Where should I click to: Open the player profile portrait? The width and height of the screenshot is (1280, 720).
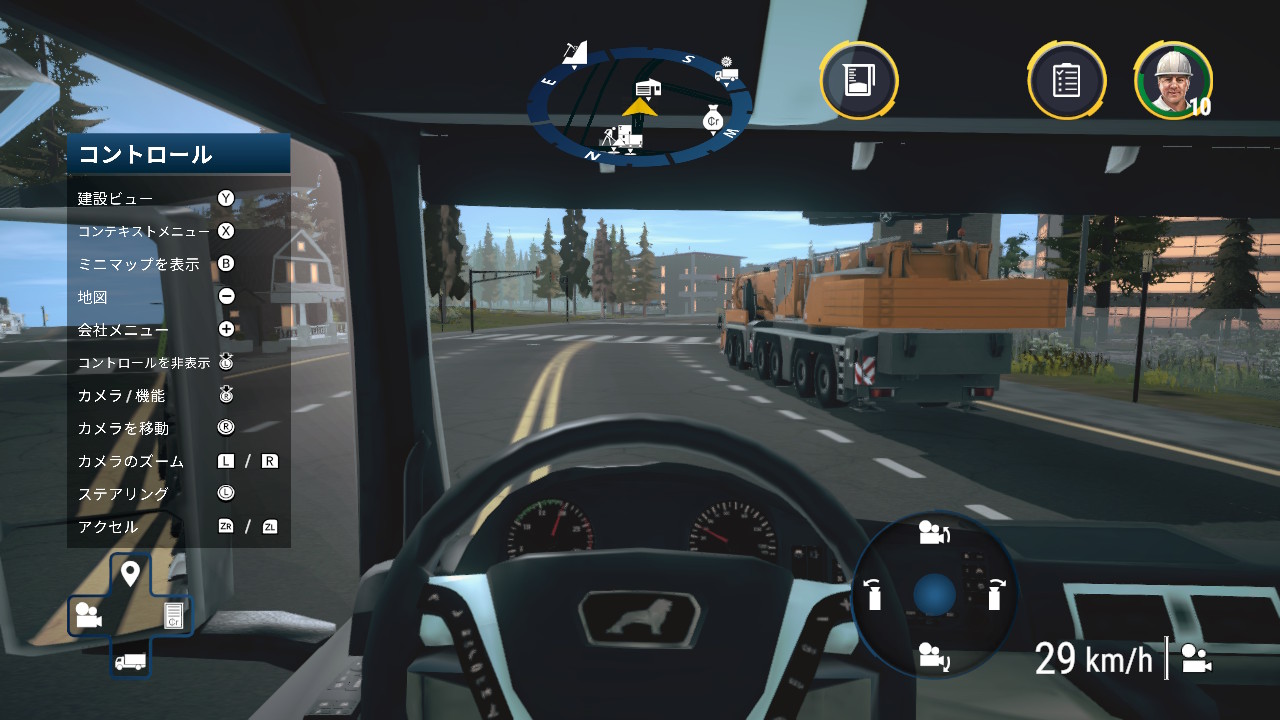(x=1173, y=79)
